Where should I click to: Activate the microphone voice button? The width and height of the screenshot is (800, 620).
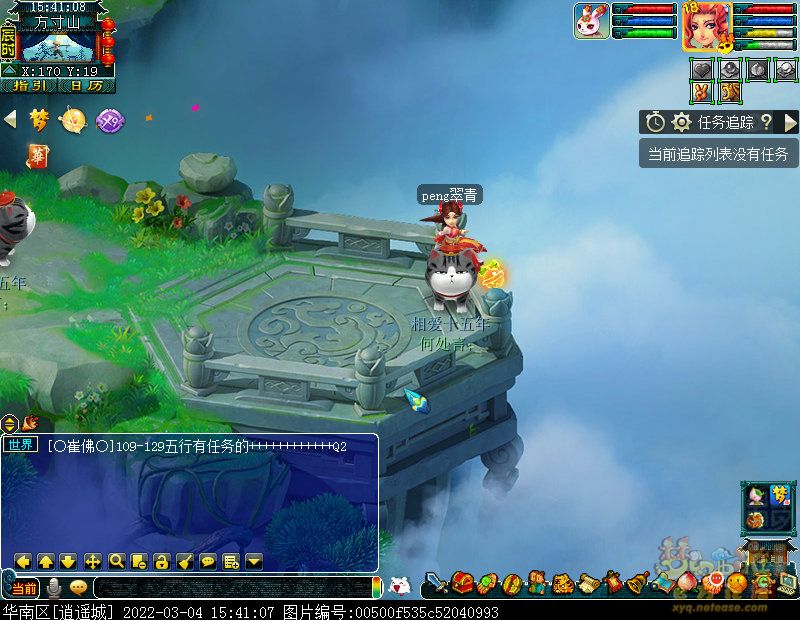[x=52, y=588]
